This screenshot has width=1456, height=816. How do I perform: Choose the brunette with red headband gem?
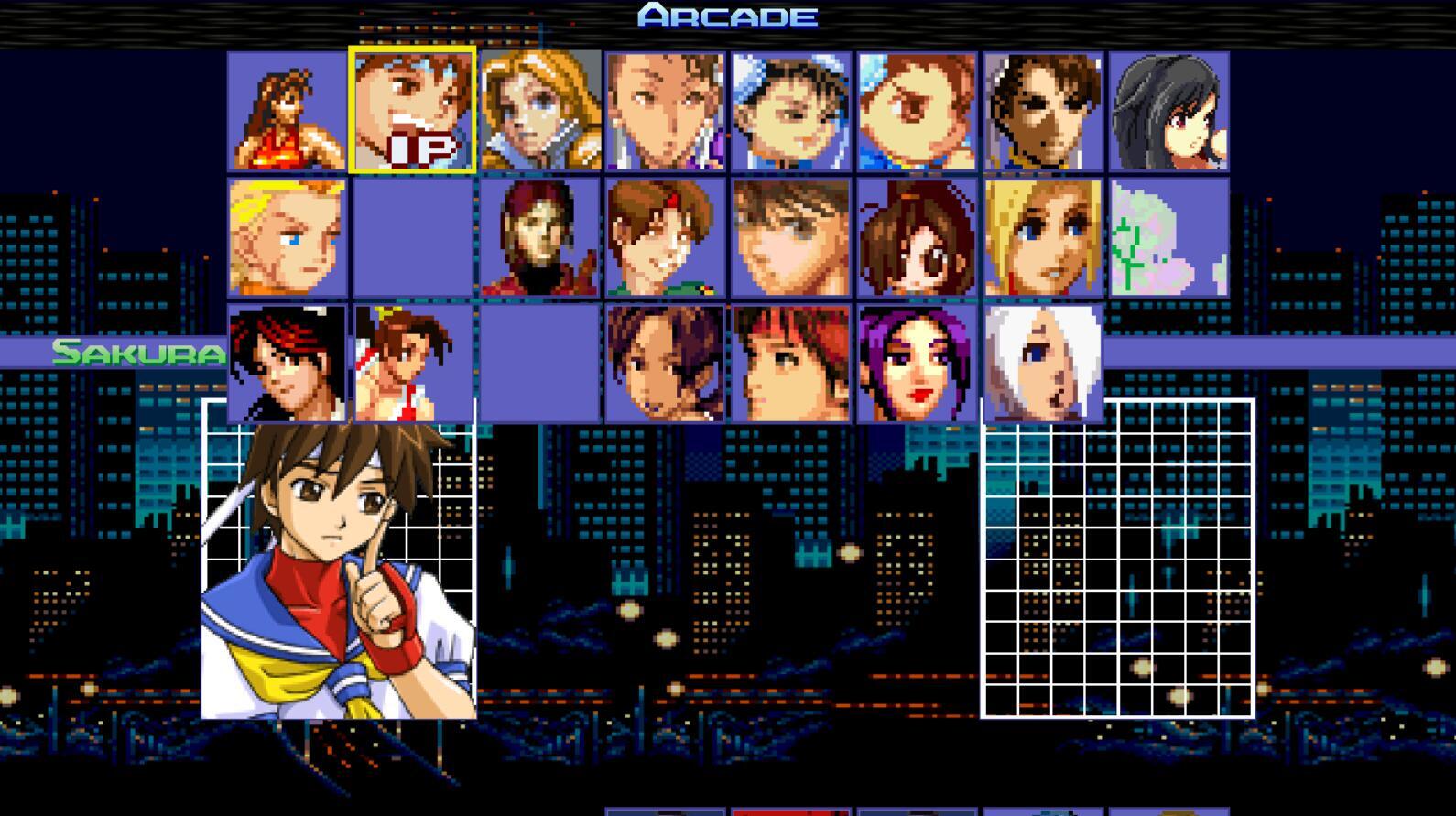665,237
